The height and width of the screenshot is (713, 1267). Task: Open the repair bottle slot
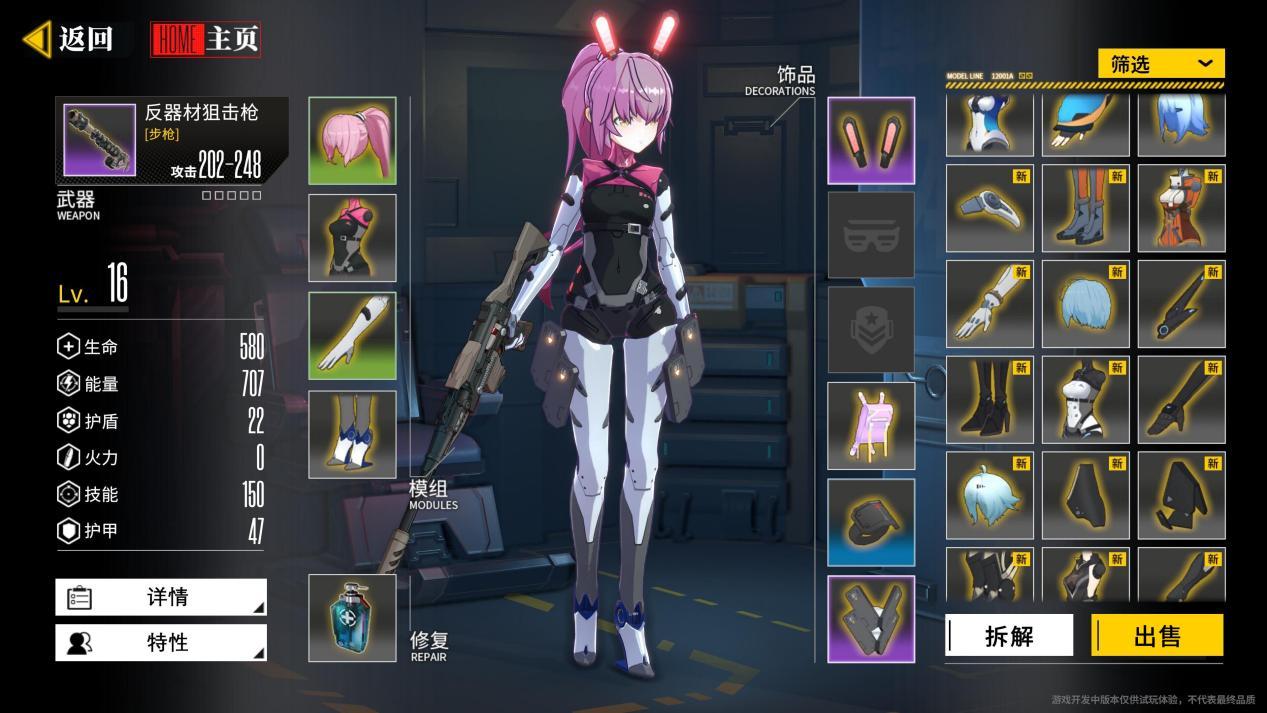352,618
